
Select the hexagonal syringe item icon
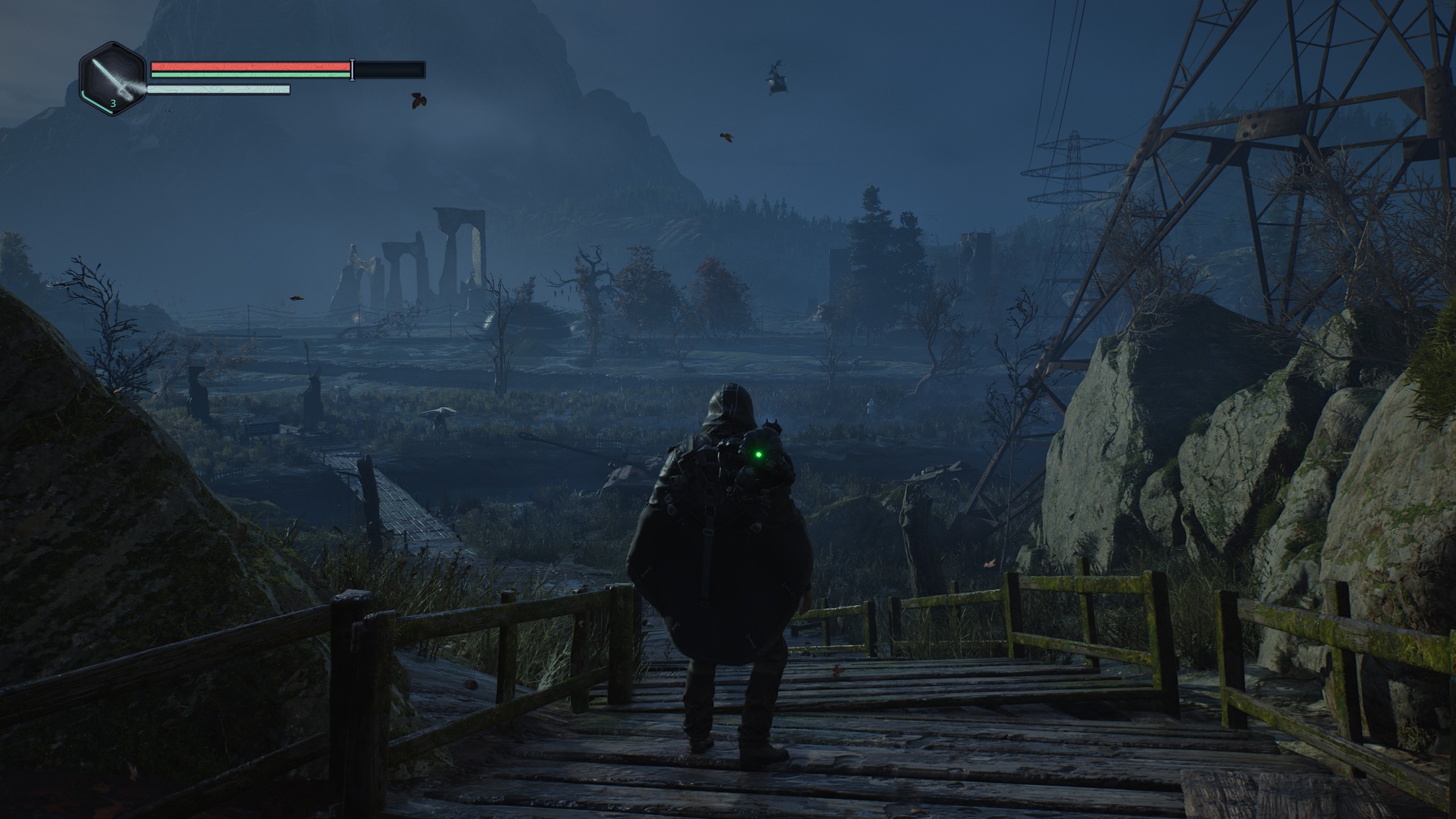tap(114, 79)
